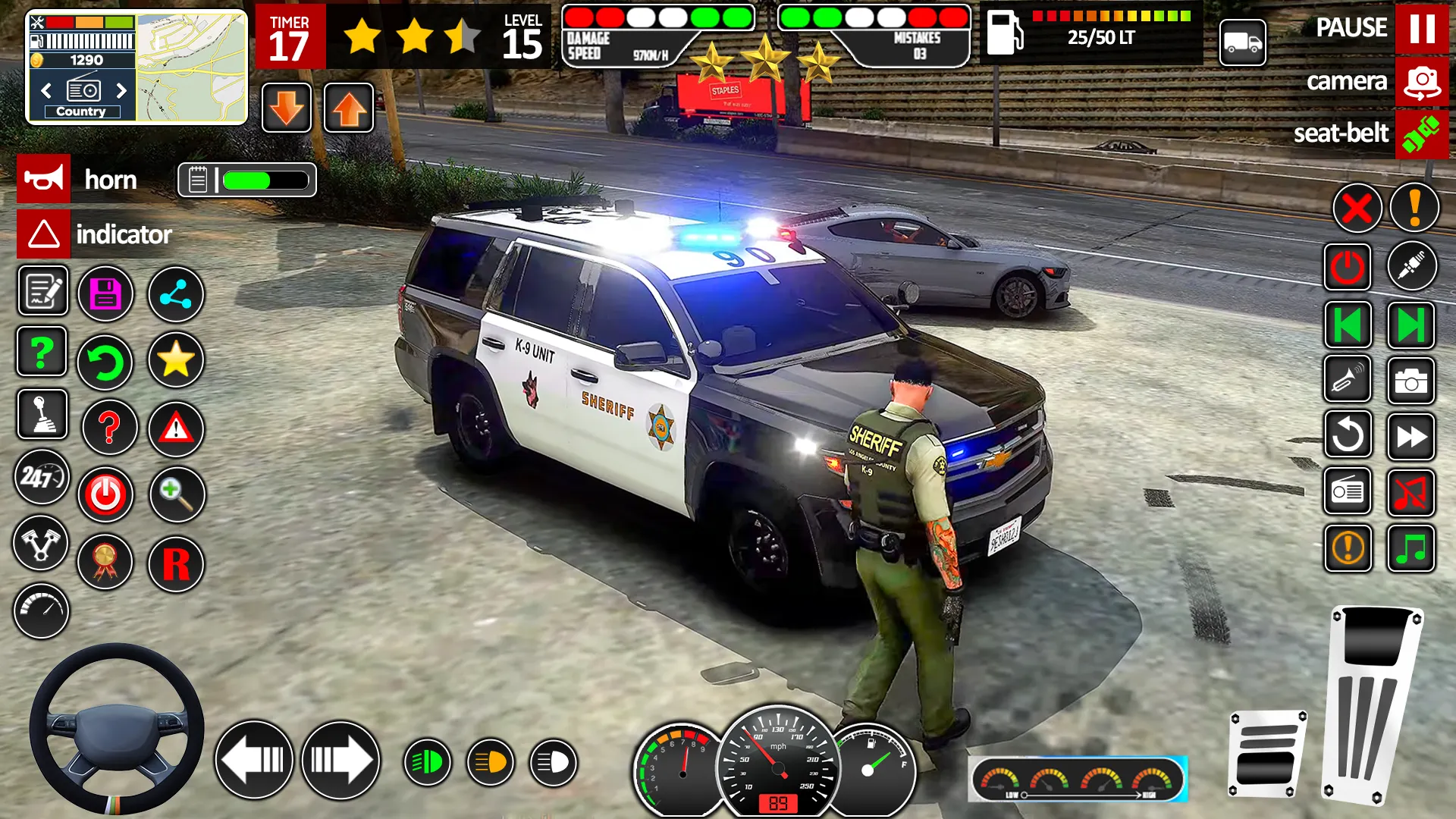
Task: Switch radio to next station
Action: tap(121, 91)
